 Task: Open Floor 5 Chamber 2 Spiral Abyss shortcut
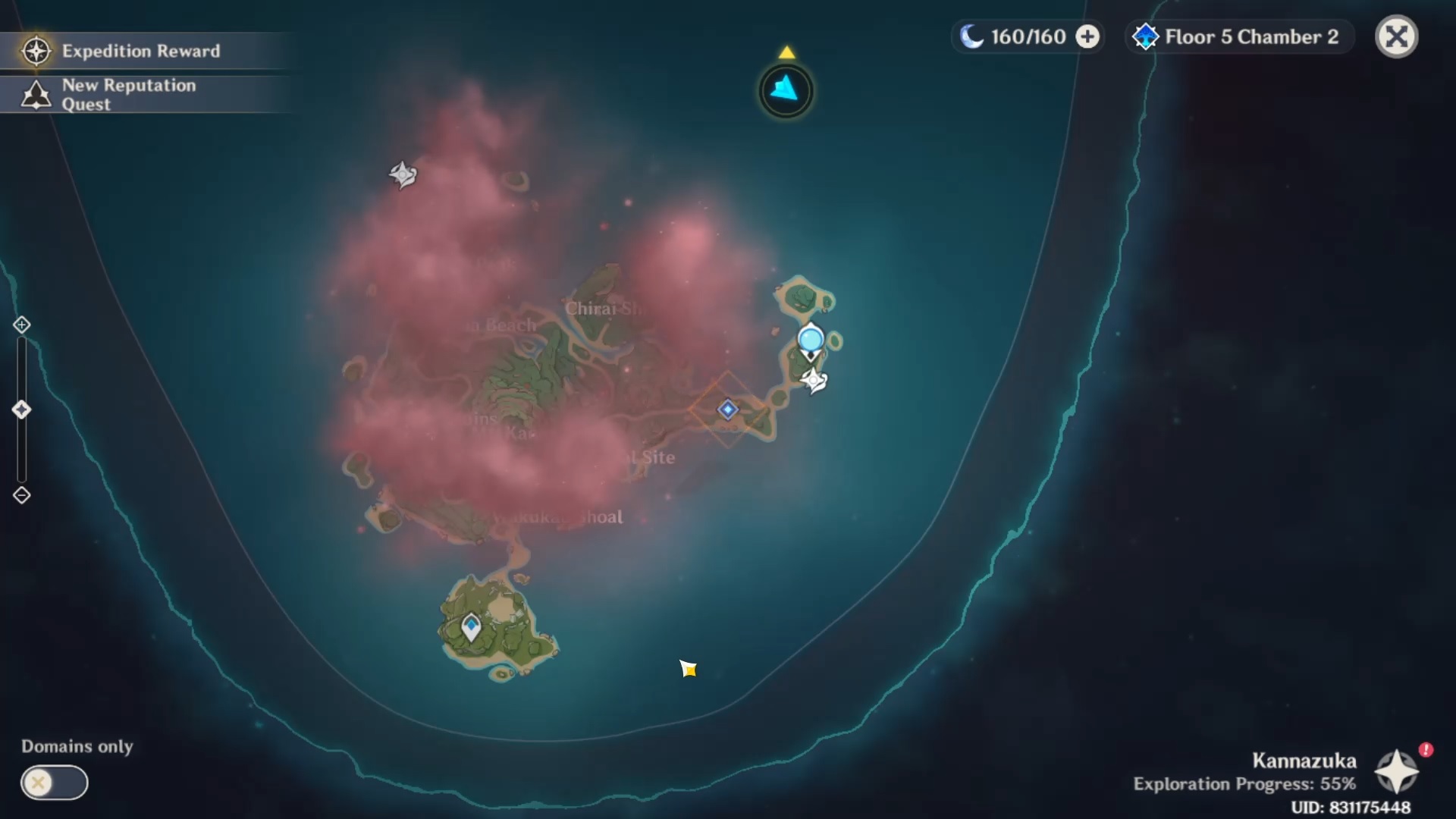pyautogui.click(x=1238, y=36)
